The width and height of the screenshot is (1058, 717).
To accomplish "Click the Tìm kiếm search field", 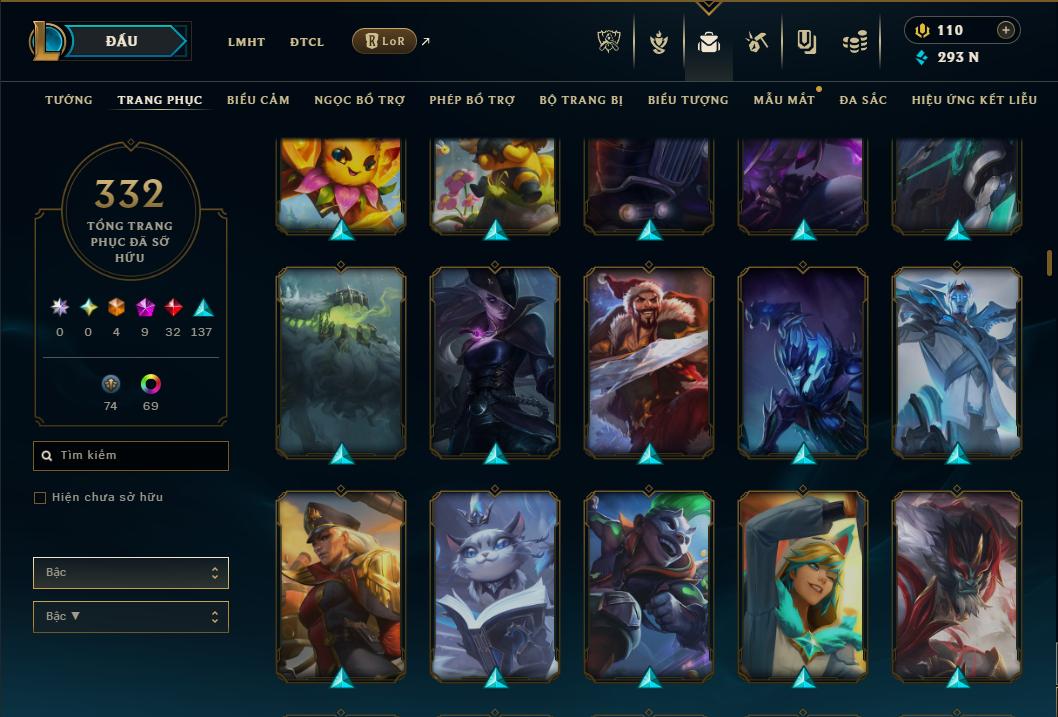I will [x=131, y=456].
